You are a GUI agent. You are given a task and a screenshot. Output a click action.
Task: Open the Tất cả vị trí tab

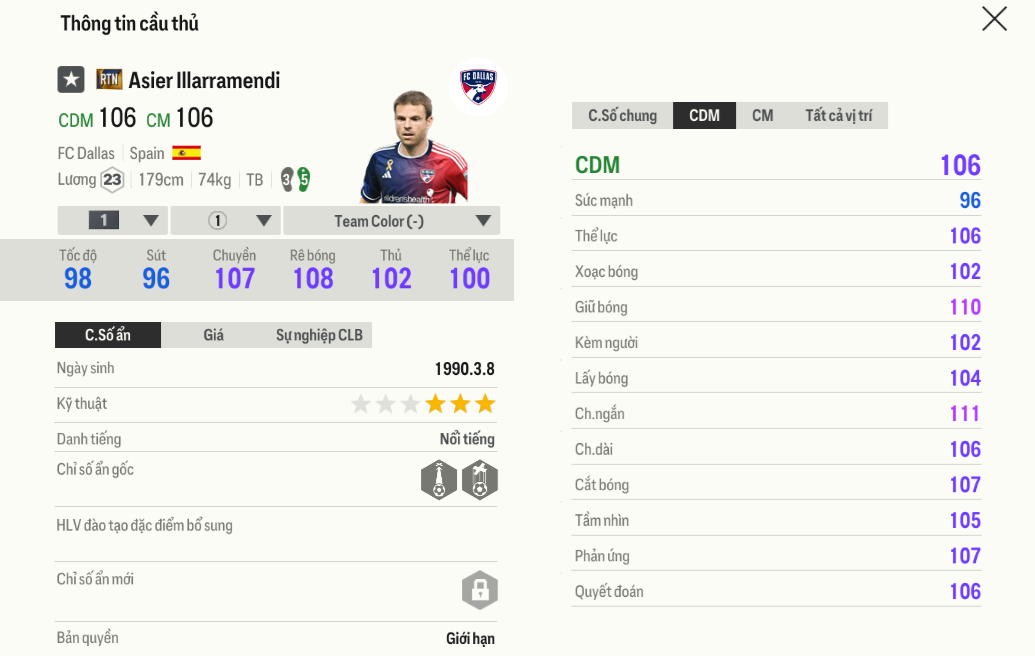(x=838, y=116)
